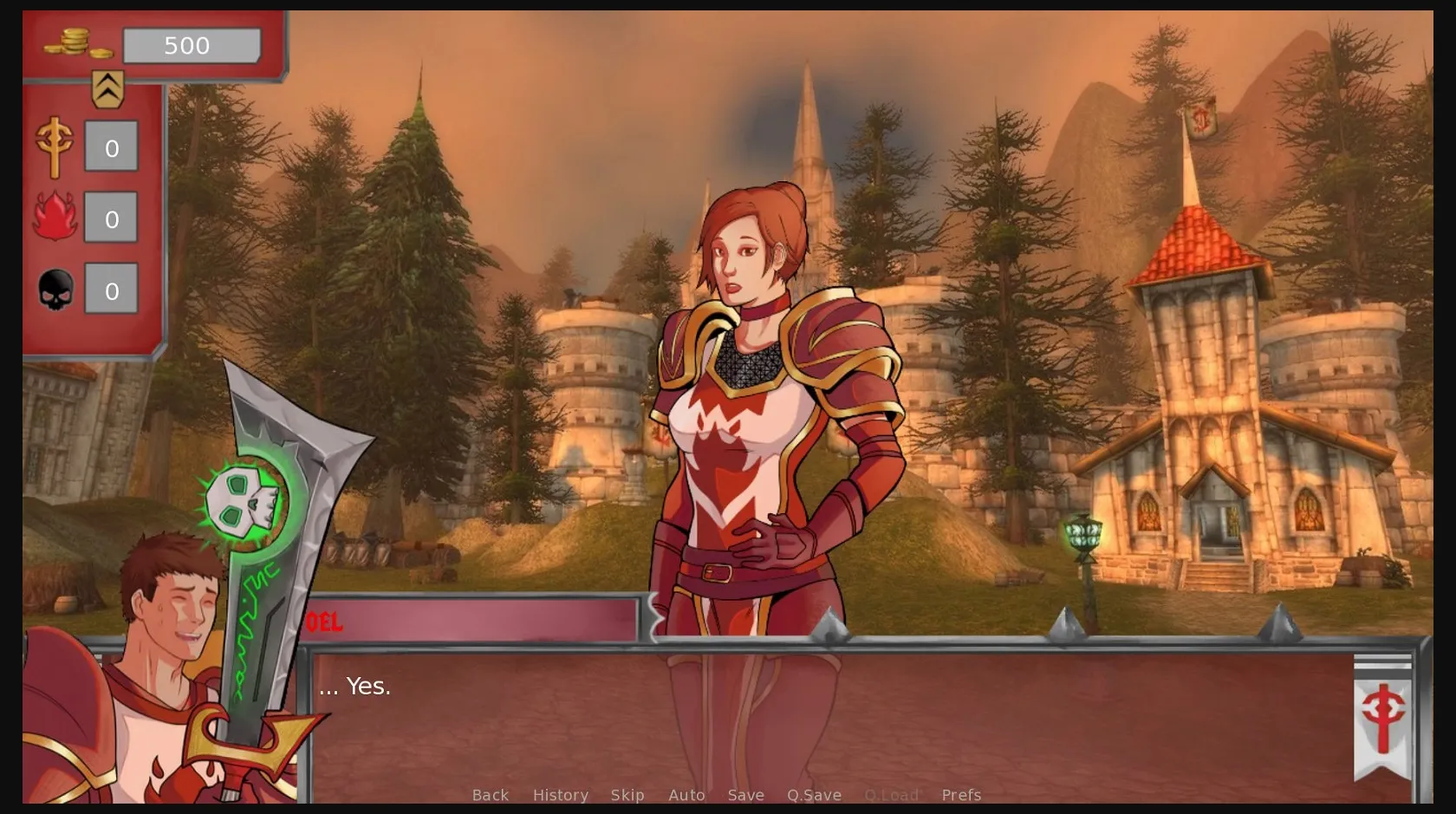Open the Prefs screen

960,795
